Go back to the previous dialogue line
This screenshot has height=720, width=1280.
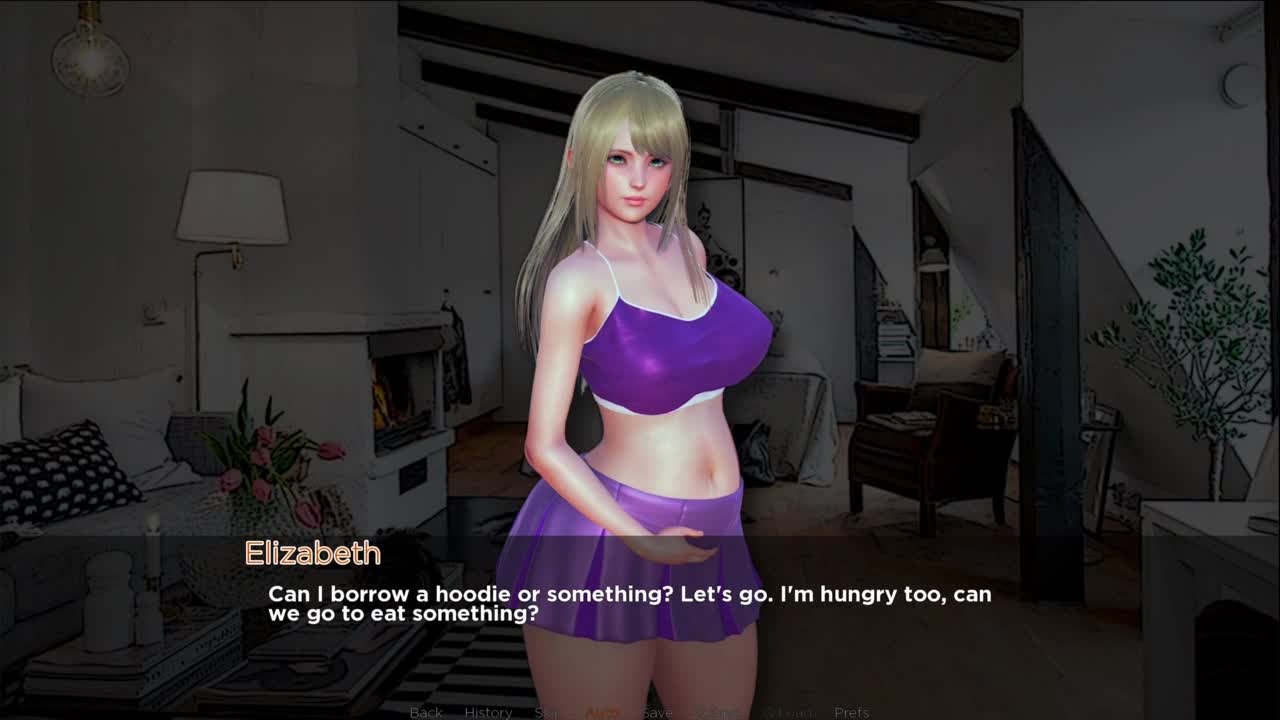coord(426,712)
